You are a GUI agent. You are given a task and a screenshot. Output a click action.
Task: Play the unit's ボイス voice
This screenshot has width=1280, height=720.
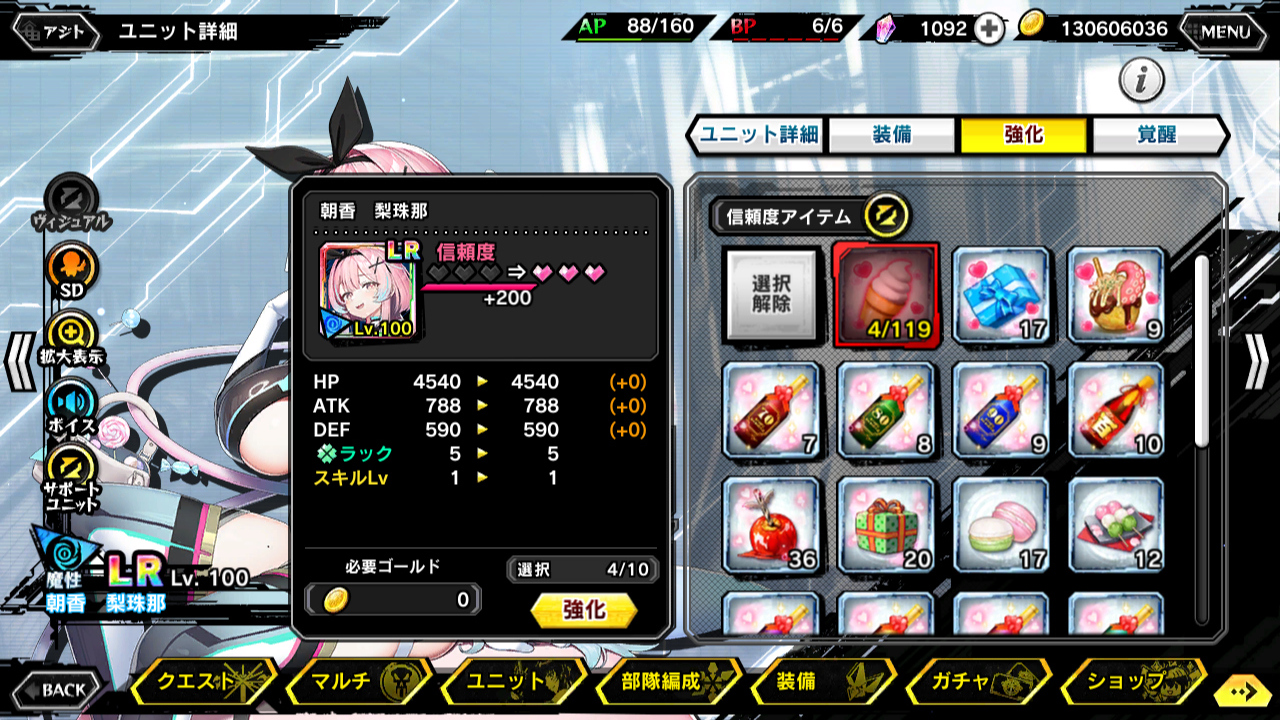[x=72, y=403]
